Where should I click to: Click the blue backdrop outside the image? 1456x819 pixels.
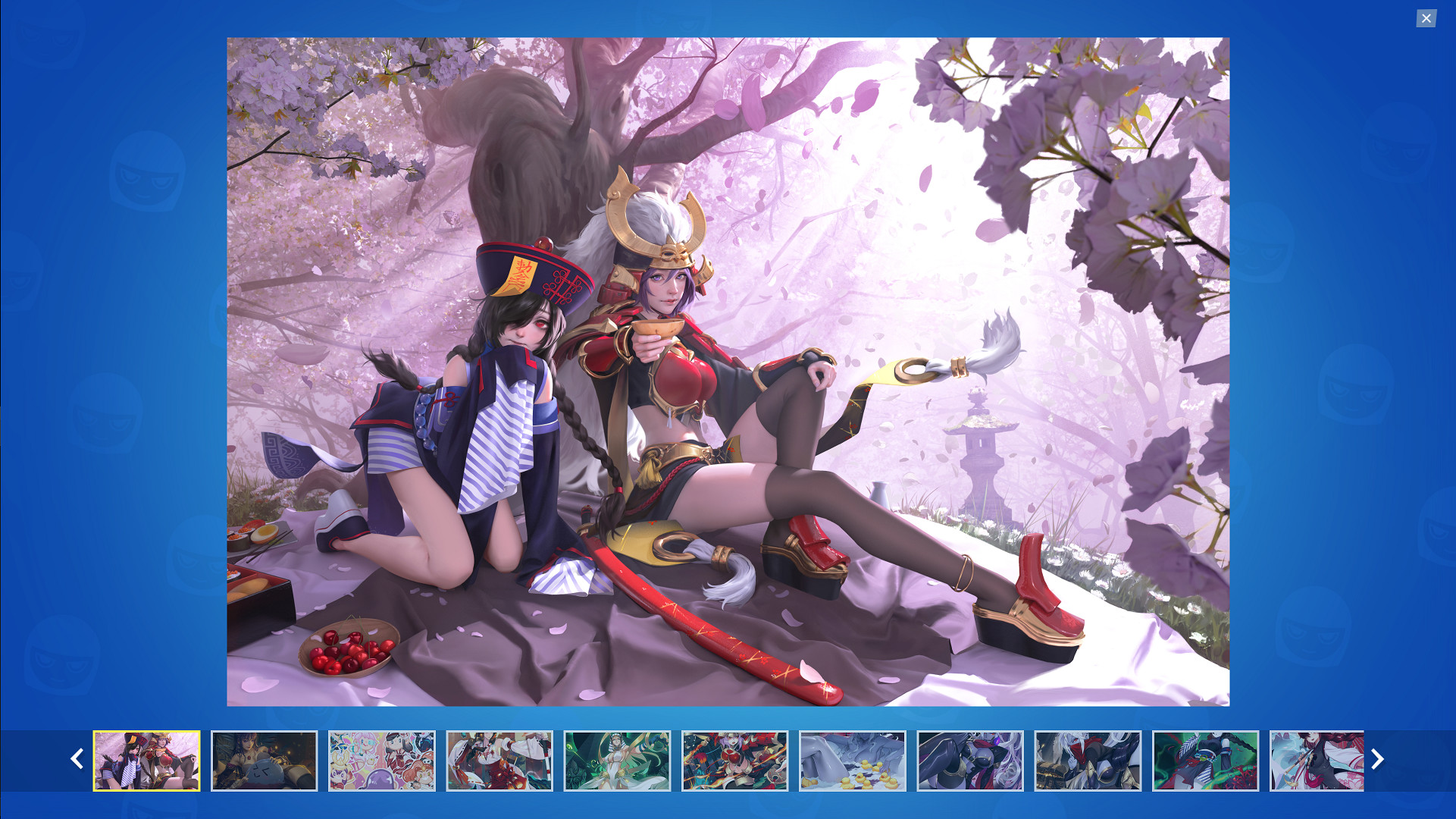(114, 227)
